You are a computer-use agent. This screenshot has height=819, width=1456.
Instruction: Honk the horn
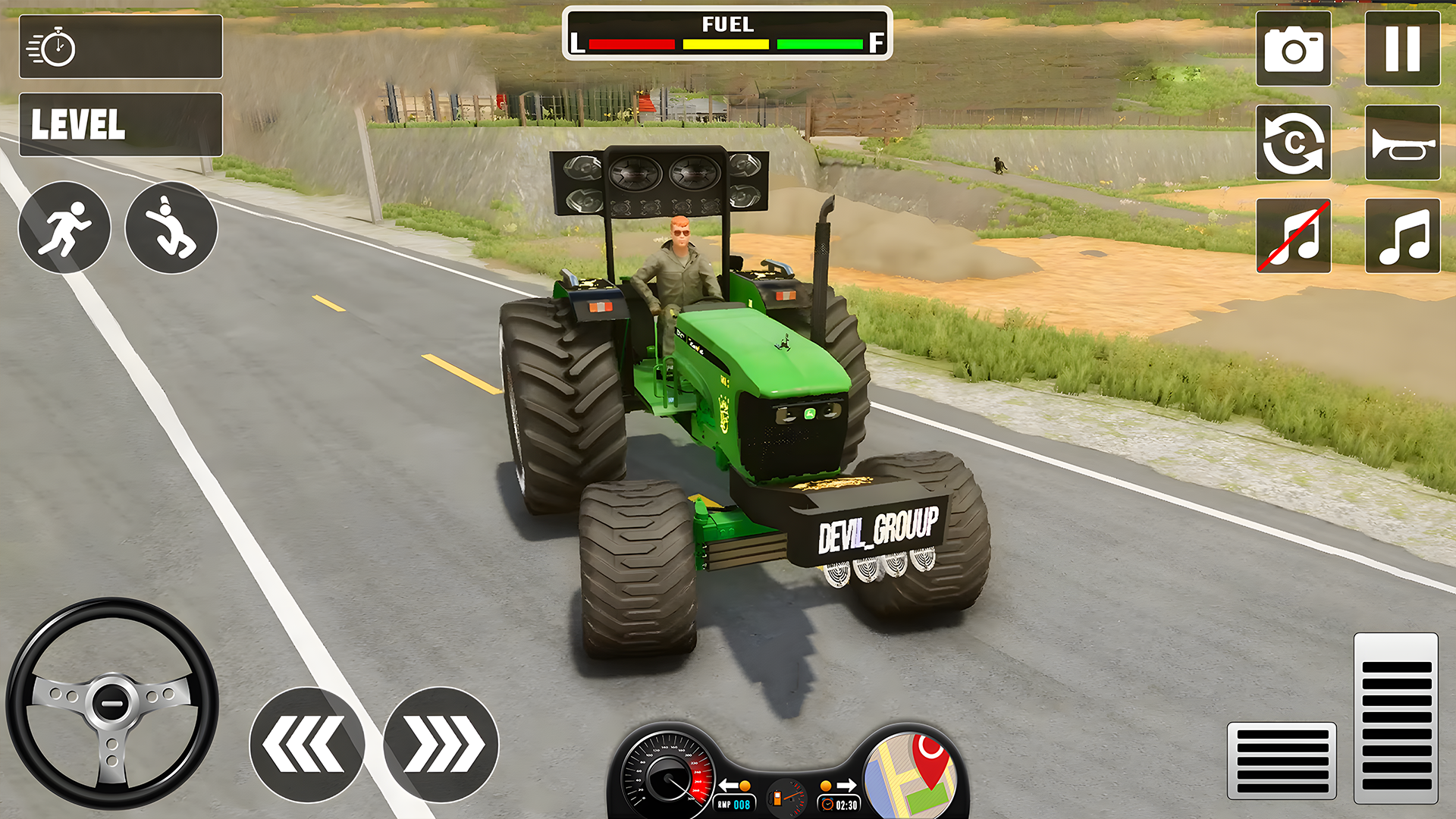click(x=1402, y=143)
